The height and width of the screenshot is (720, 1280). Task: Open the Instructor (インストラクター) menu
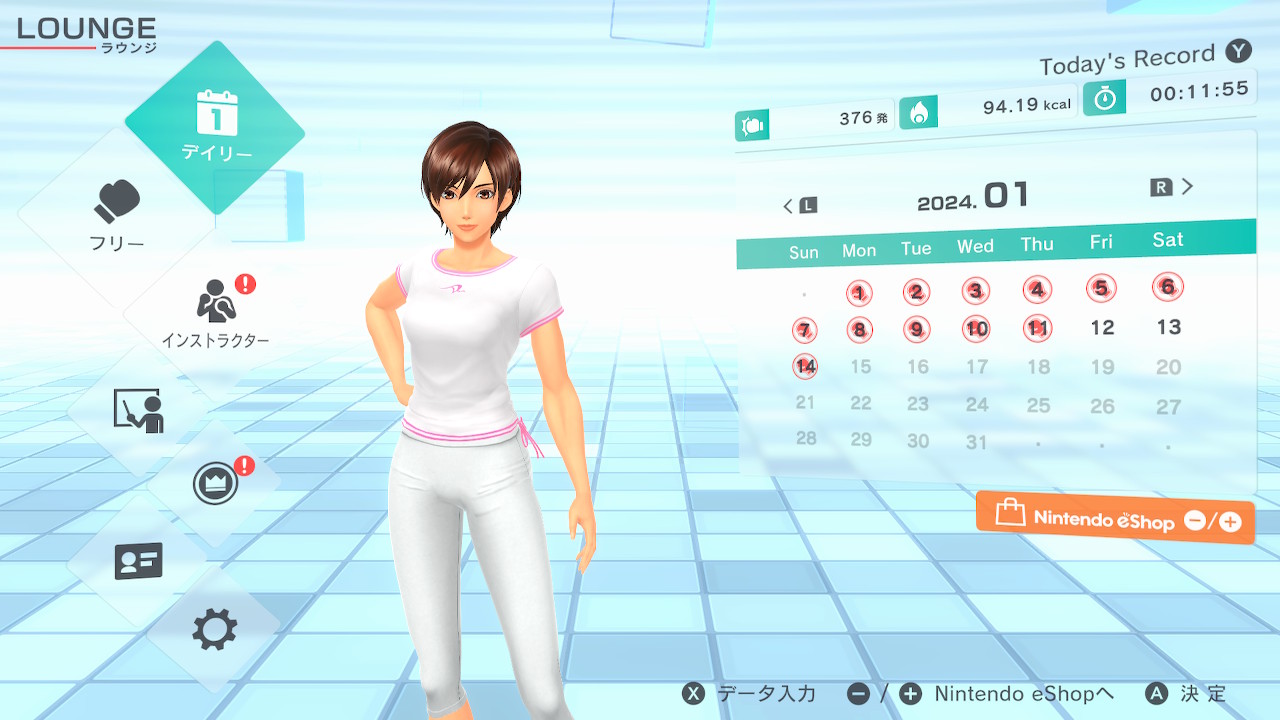click(215, 311)
